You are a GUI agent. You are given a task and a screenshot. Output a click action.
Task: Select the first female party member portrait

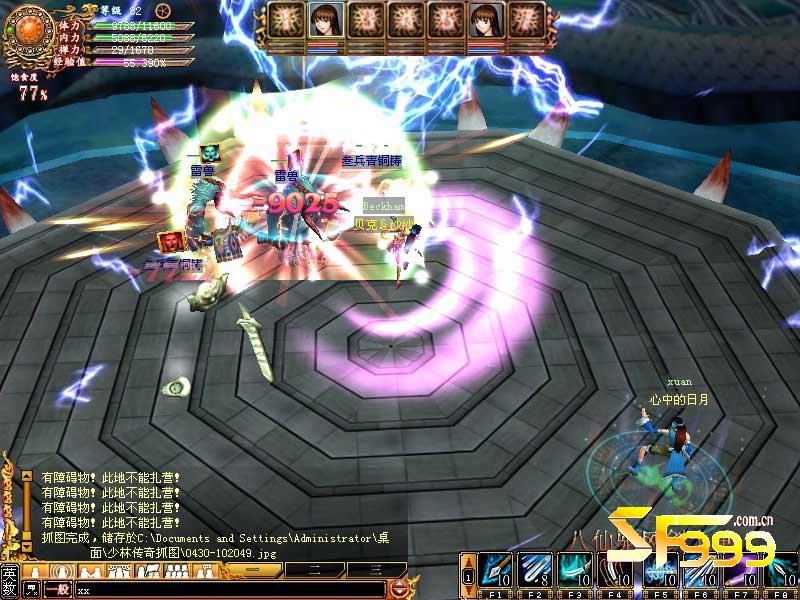click(x=324, y=21)
